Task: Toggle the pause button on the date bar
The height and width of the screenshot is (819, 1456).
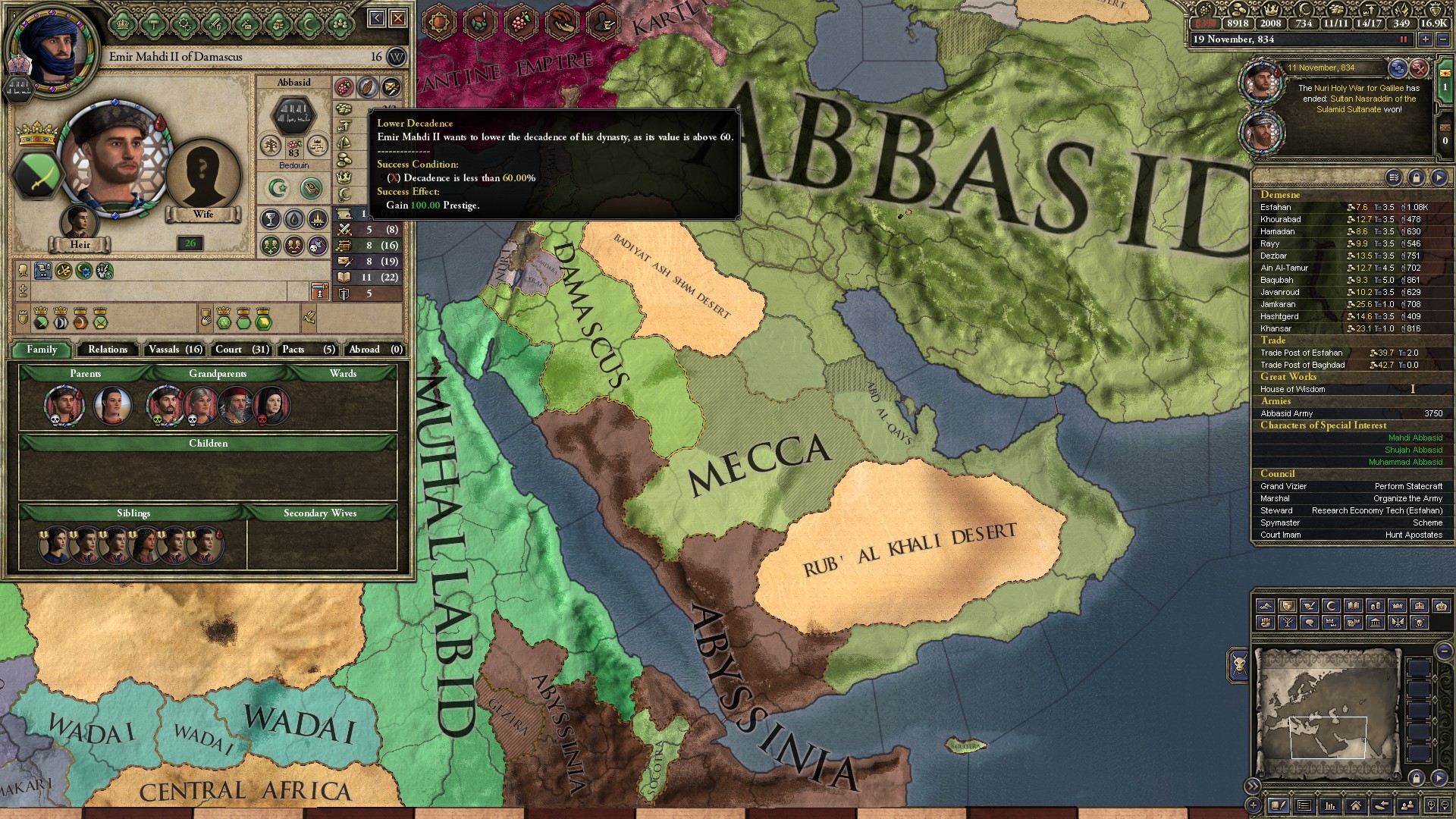Action: (1402, 39)
